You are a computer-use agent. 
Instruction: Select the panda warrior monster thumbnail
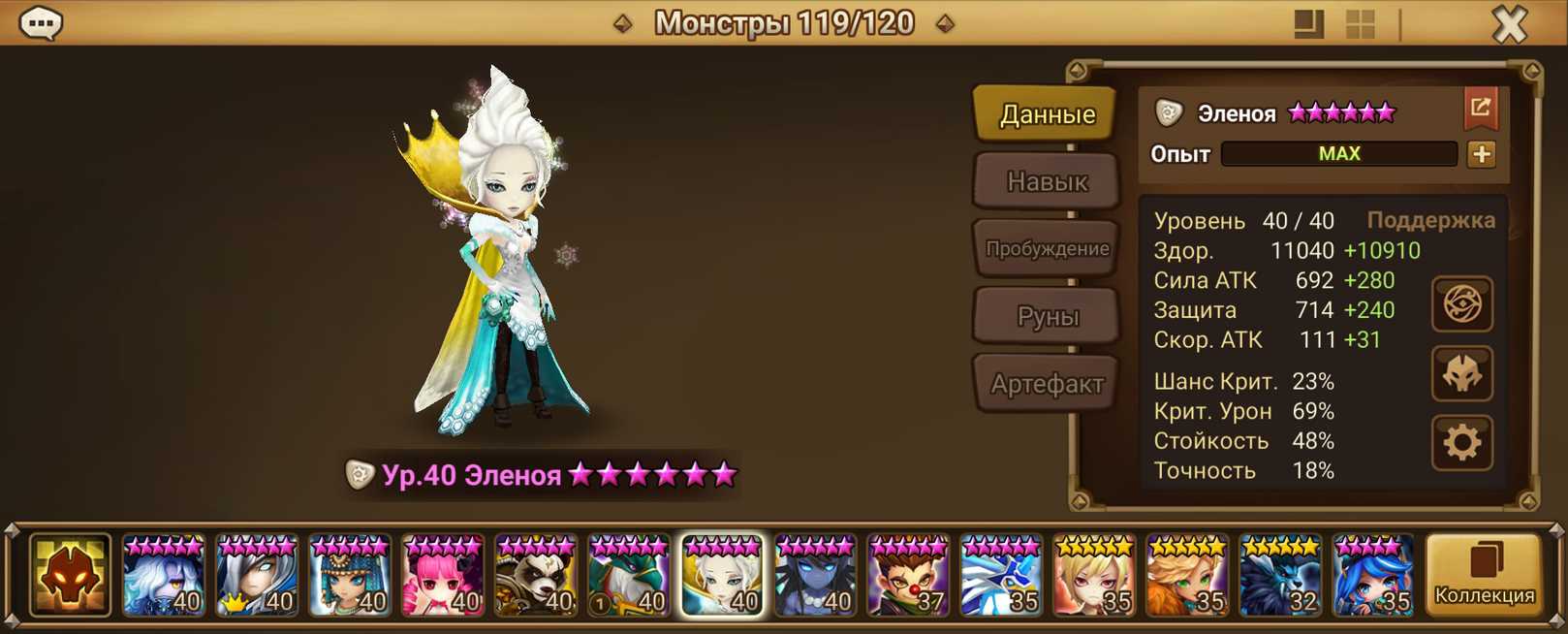pyautogui.click(x=536, y=576)
